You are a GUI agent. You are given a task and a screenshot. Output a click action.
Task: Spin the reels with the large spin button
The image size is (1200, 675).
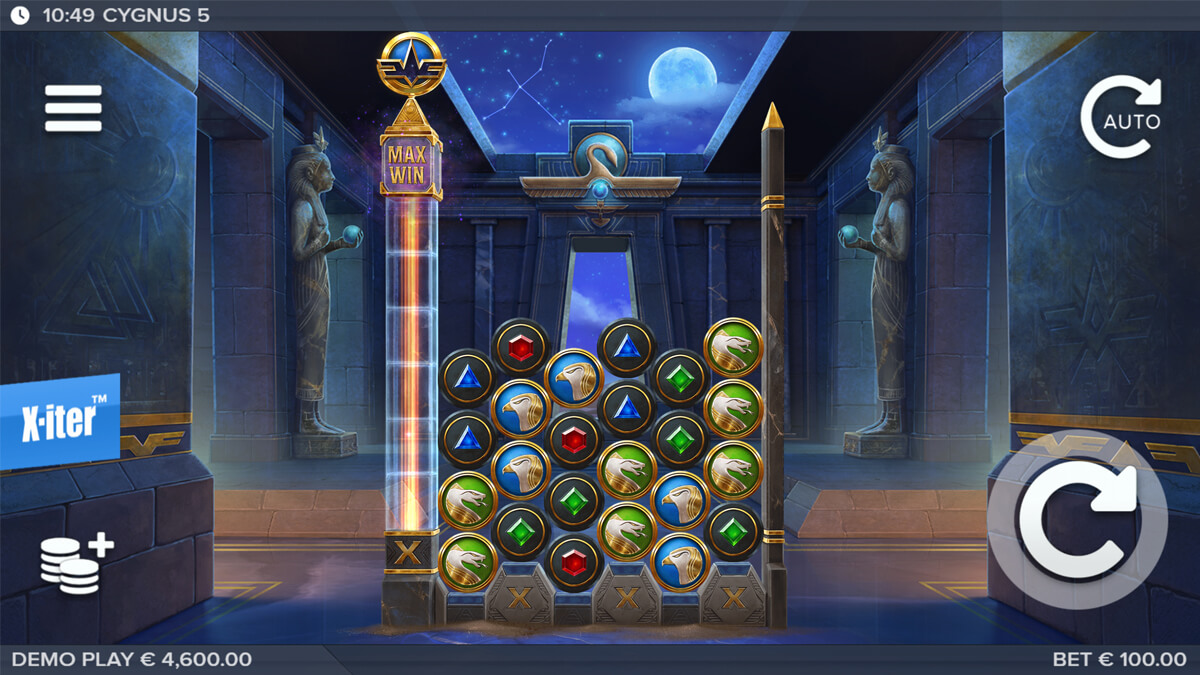coord(1077,519)
